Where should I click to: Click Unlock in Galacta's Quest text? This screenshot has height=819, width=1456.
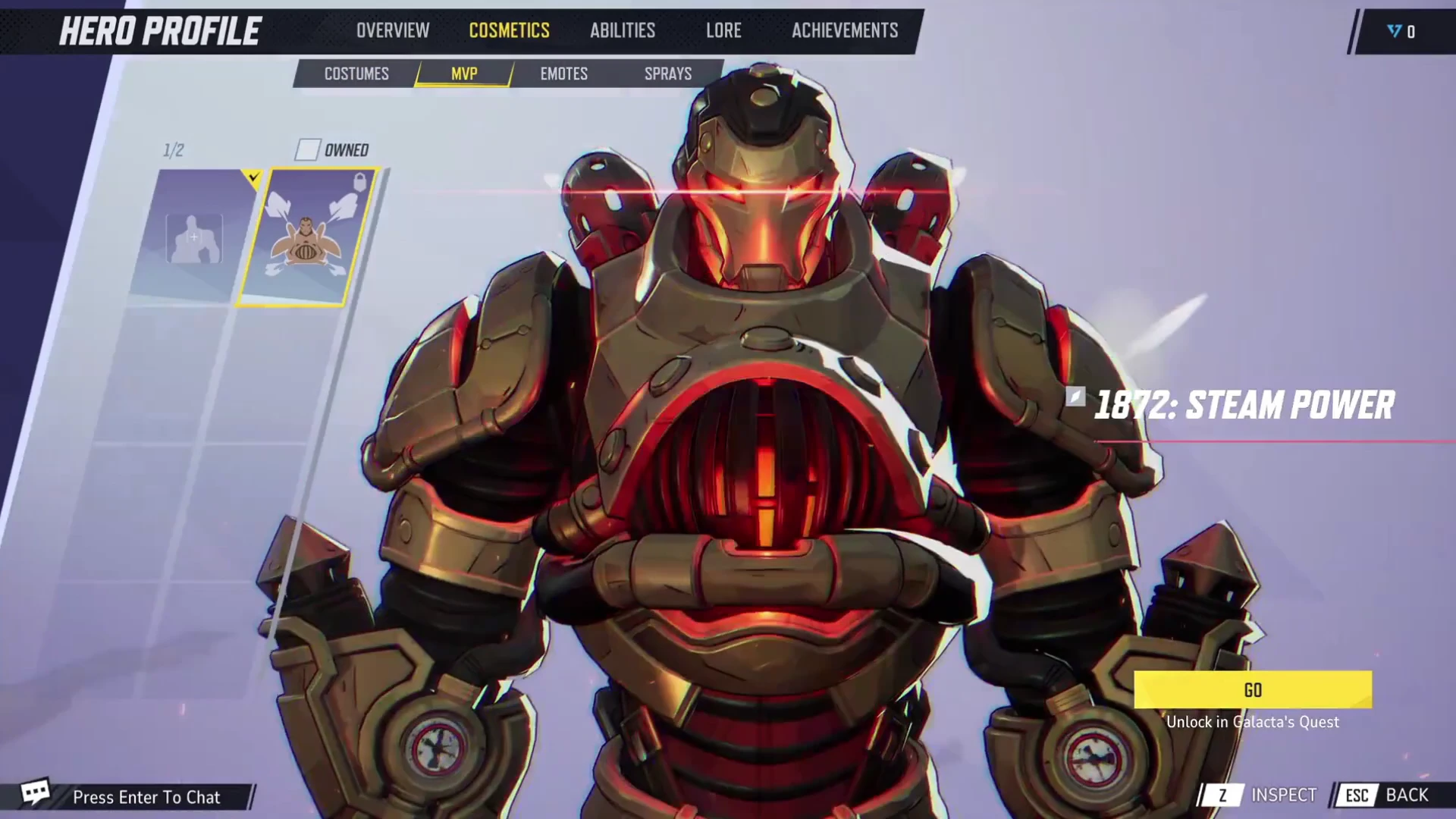tap(1254, 722)
